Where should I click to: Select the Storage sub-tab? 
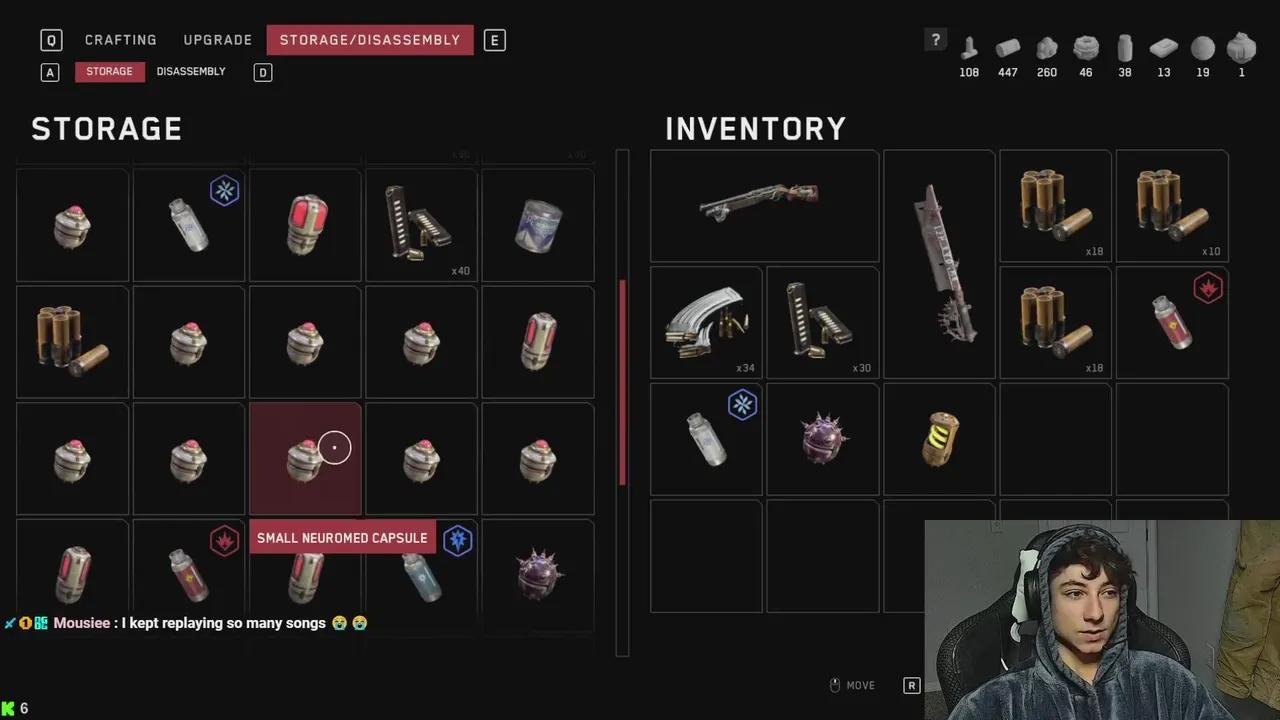(109, 72)
